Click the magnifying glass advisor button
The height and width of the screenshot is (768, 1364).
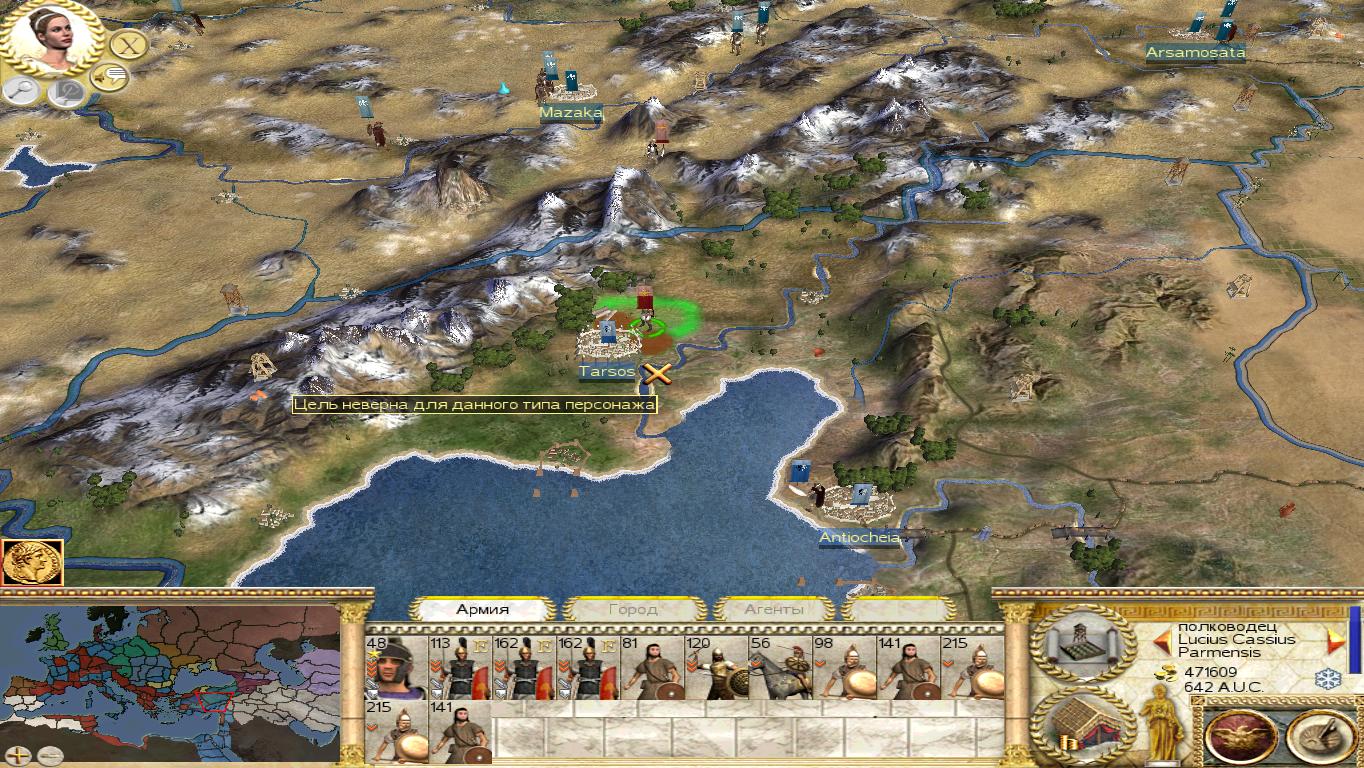(x=20, y=91)
